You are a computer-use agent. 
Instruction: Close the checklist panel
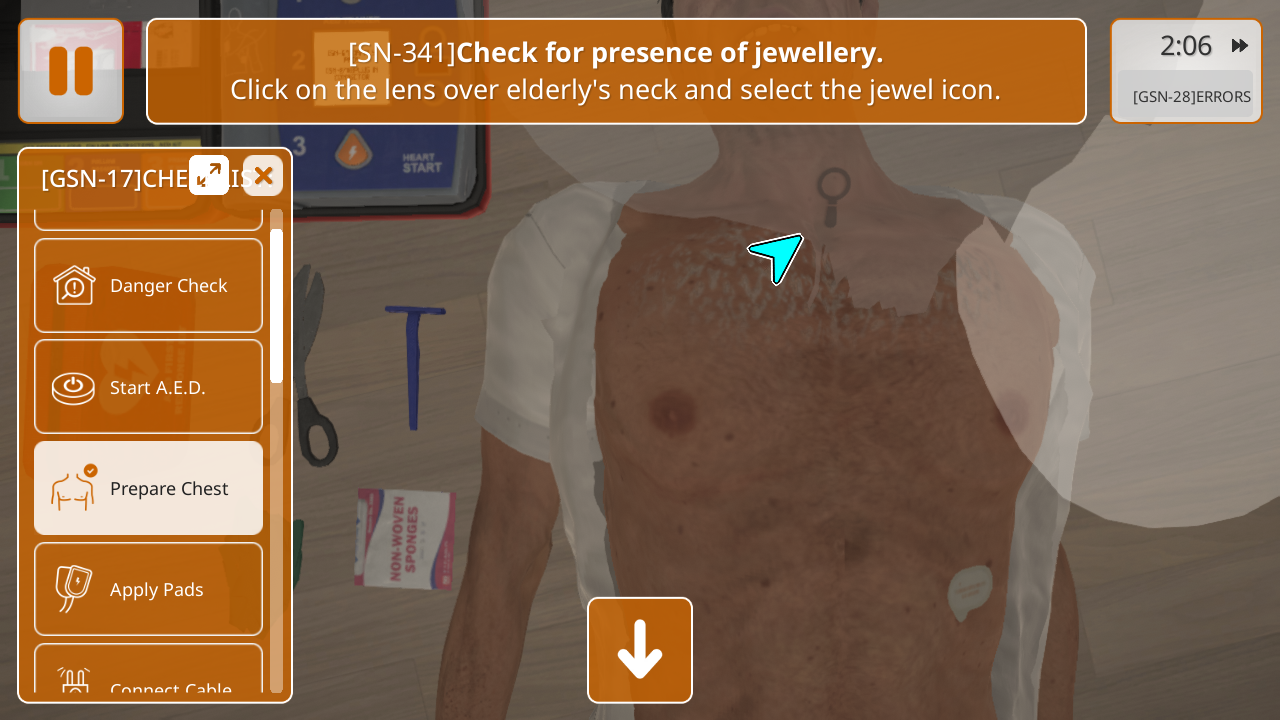click(263, 176)
